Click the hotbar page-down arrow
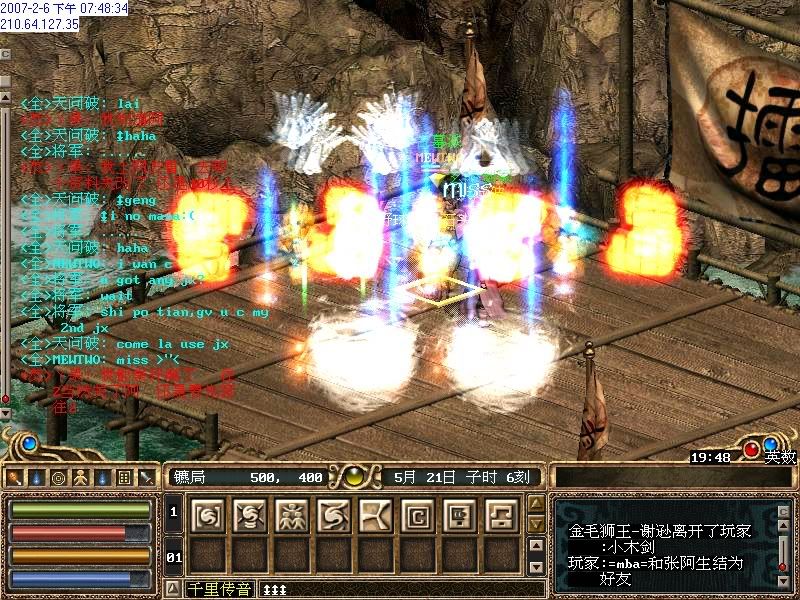The height and width of the screenshot is (600, 800). coord(536,526)
